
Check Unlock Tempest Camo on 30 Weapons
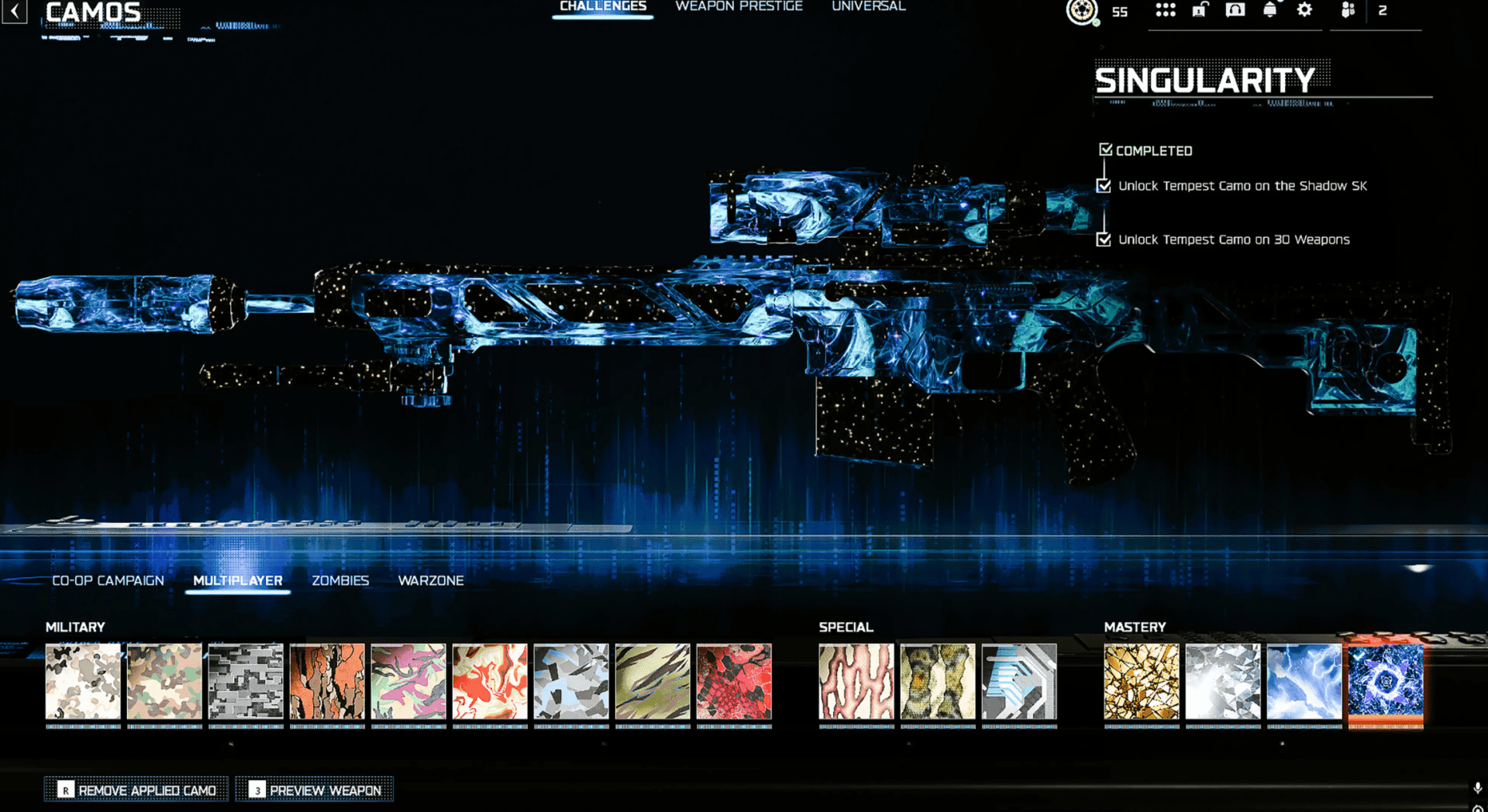click(x=1105, y=240)
